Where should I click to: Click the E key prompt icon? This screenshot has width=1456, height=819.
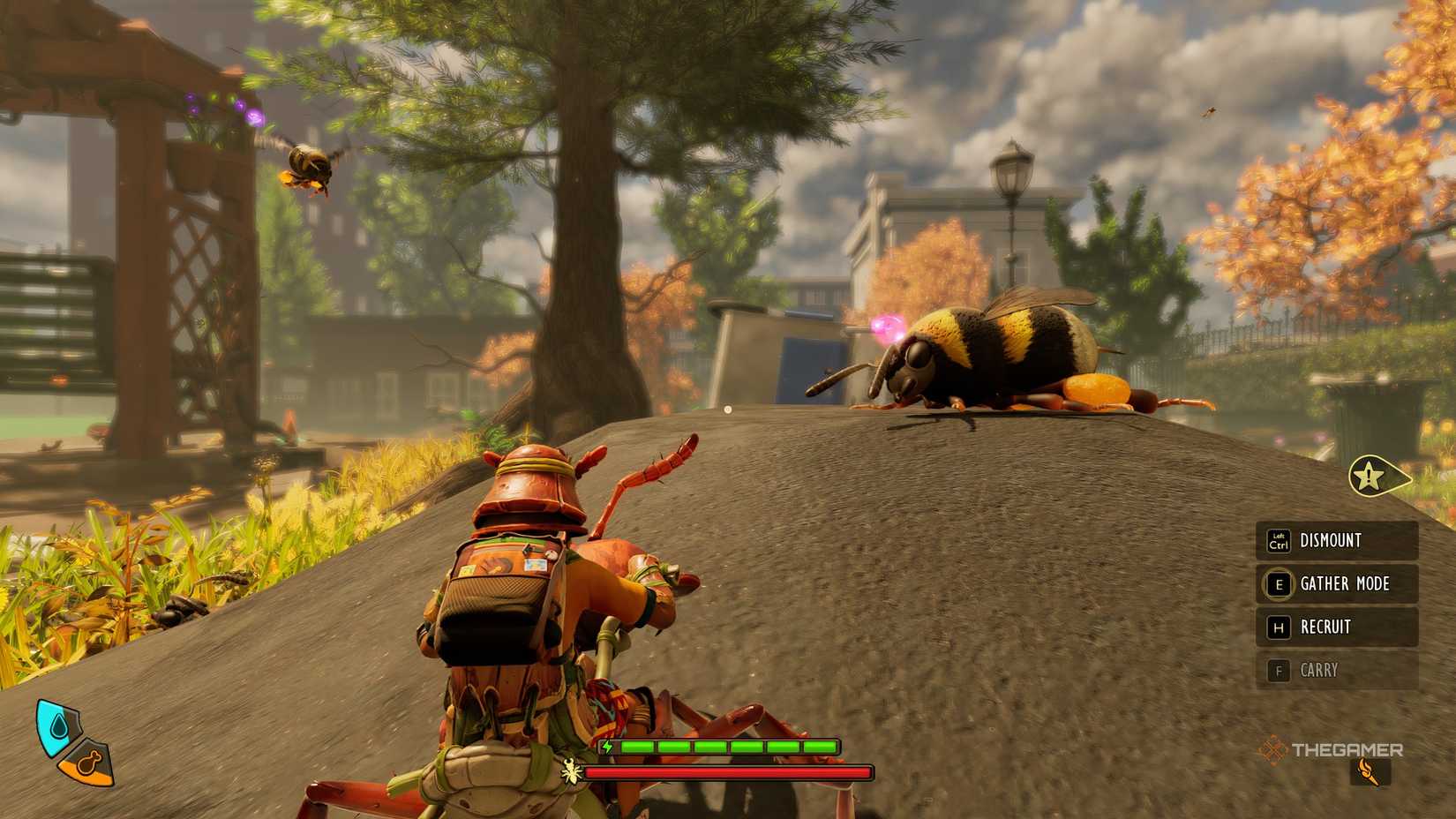[x=1280, y=584]
